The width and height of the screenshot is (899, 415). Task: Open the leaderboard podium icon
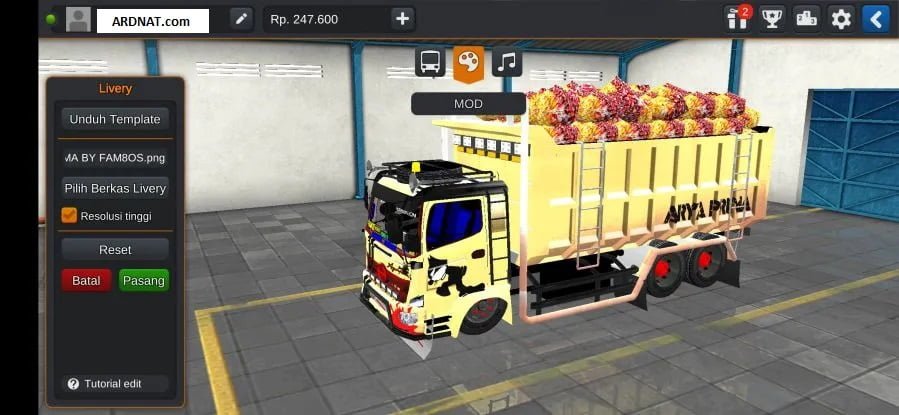tap(806, 18)
